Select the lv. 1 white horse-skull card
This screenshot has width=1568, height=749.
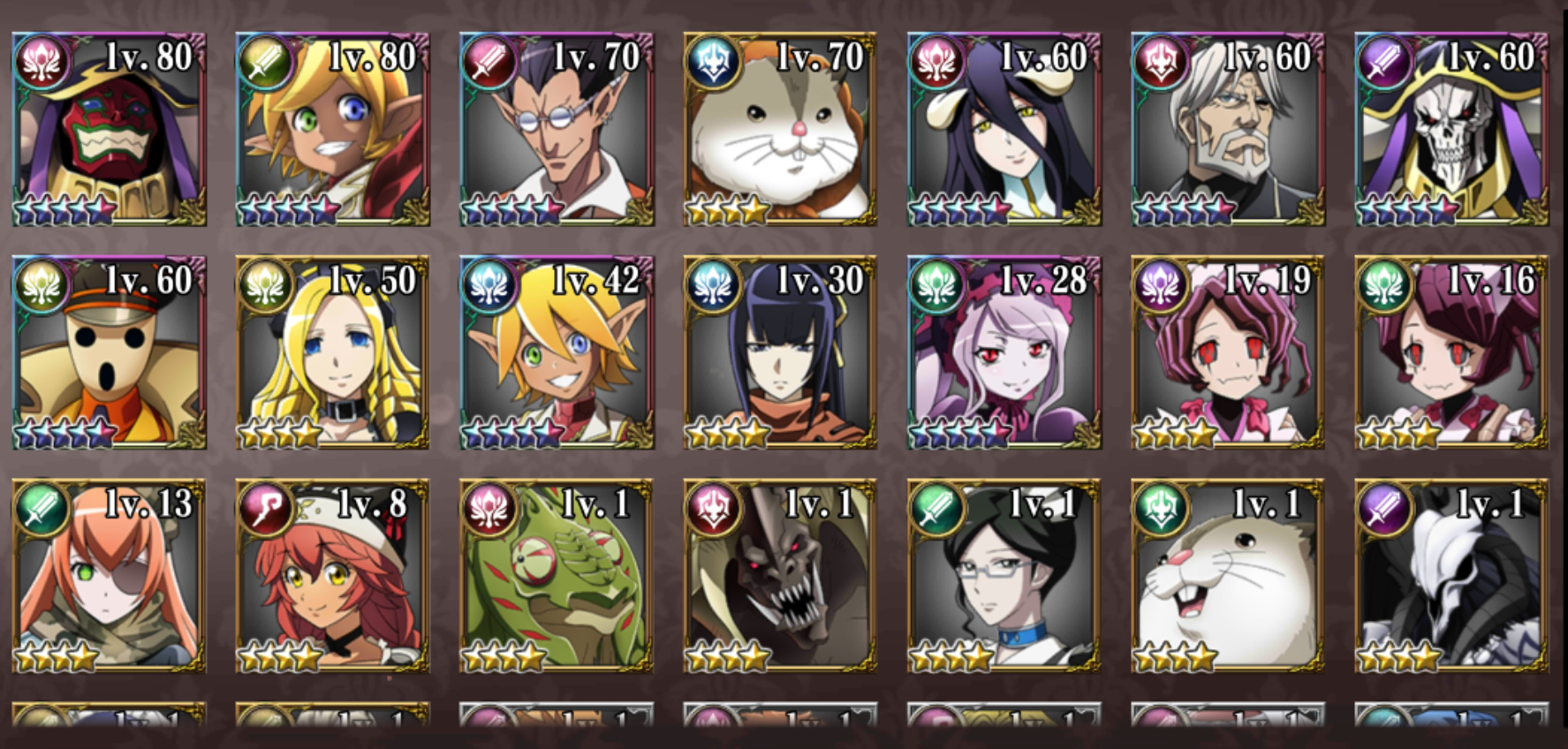(1452, 577)
